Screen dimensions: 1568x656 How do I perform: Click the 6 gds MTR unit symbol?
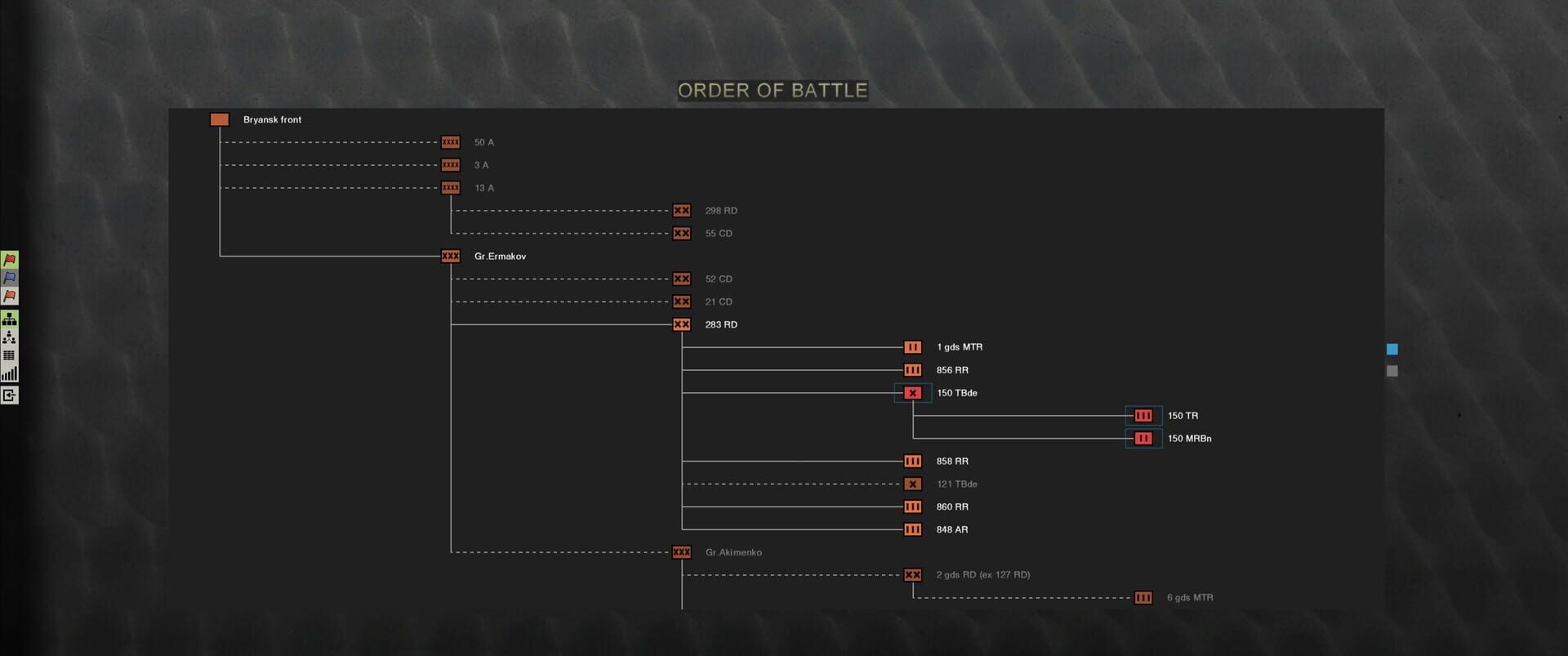point(1143,597)
